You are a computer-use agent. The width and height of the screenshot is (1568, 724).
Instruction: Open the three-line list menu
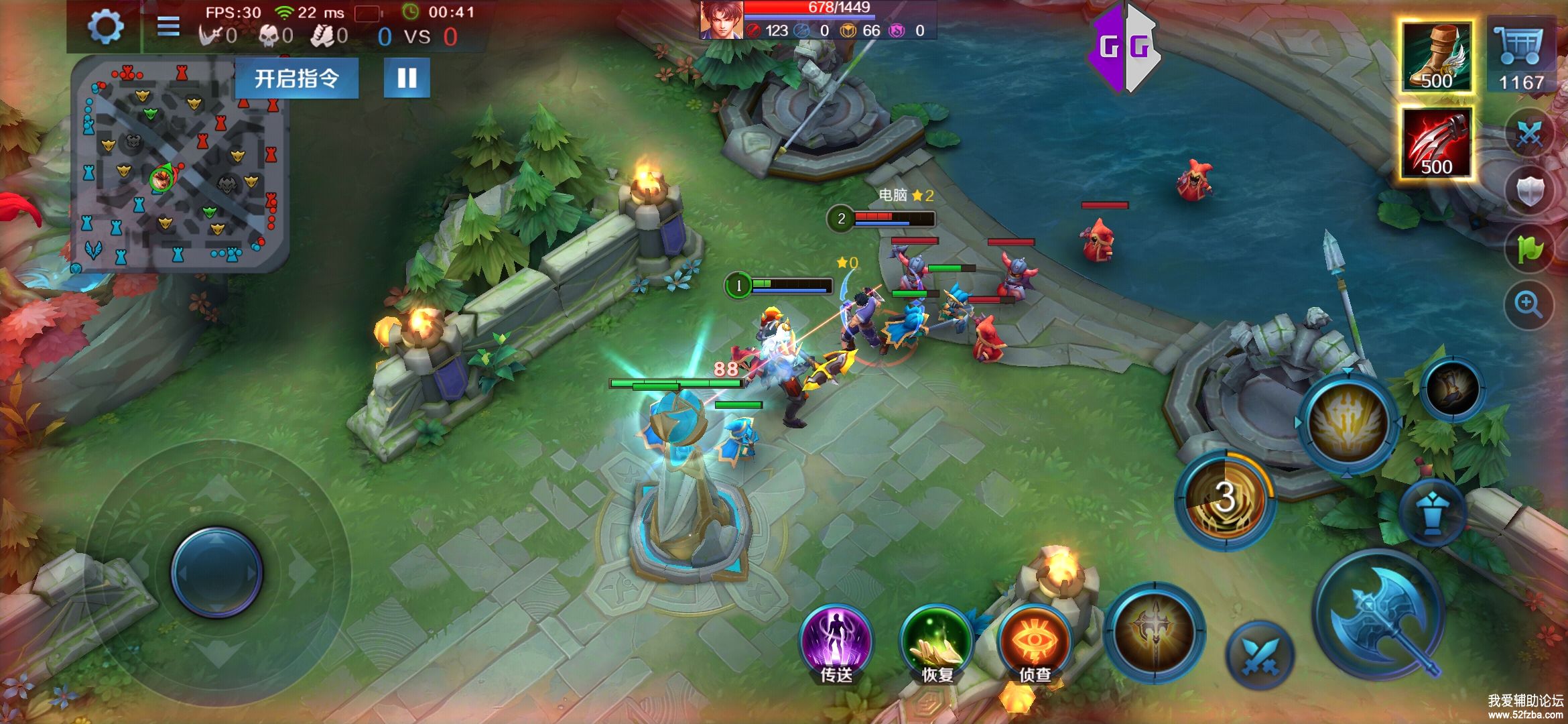click(168, 27)
